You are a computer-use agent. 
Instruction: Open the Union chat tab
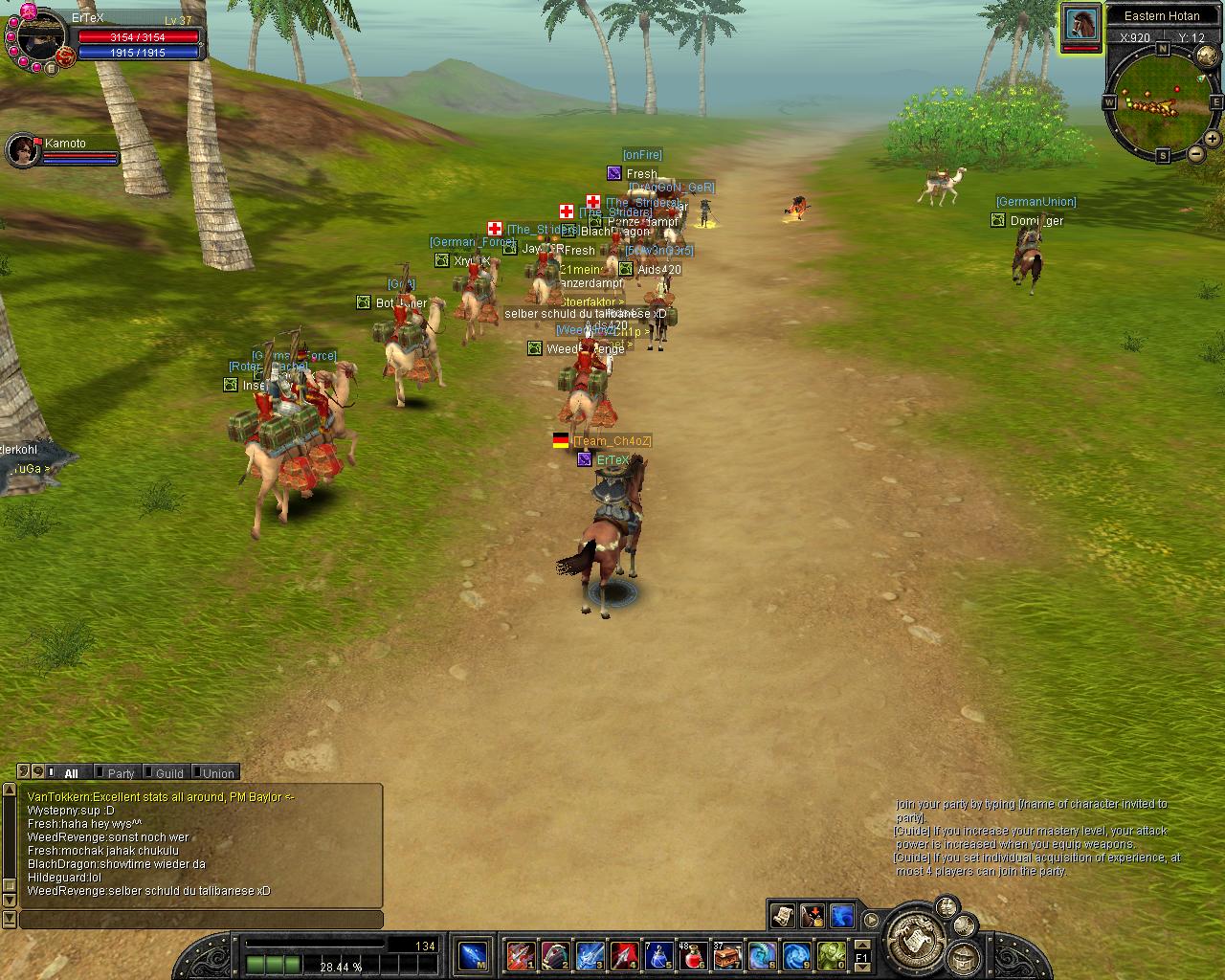pyautogui.click(x=217, y=773)
